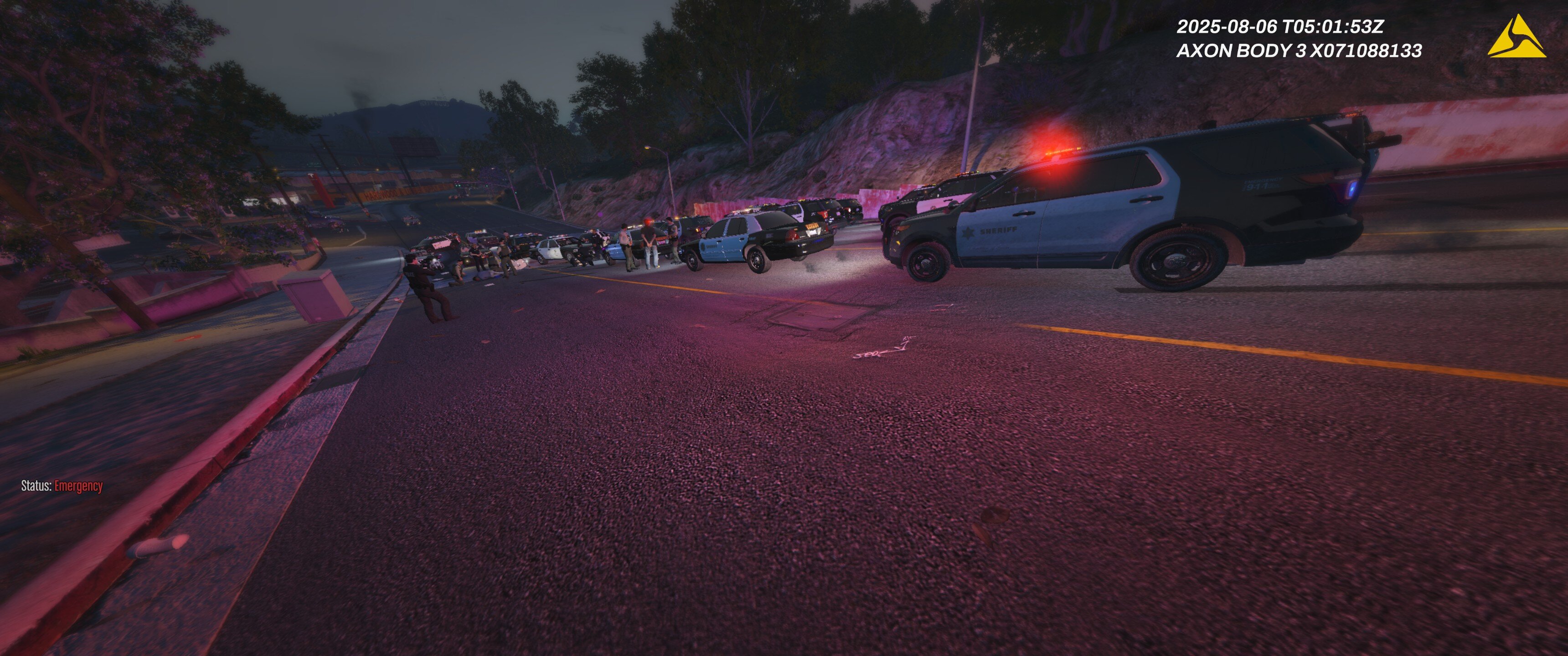
Task: Click the yellow Axon triangle logo
Action: 1516,39
